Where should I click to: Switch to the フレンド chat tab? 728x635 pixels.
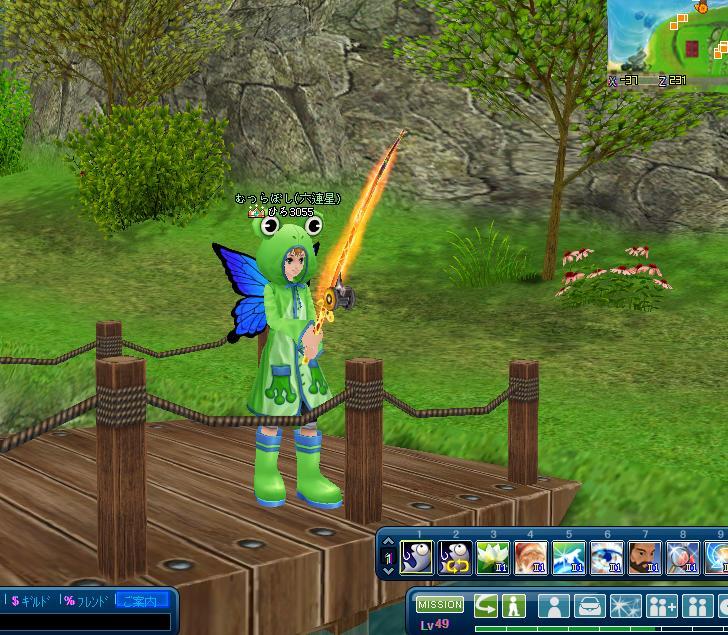[x=85, y=601]
